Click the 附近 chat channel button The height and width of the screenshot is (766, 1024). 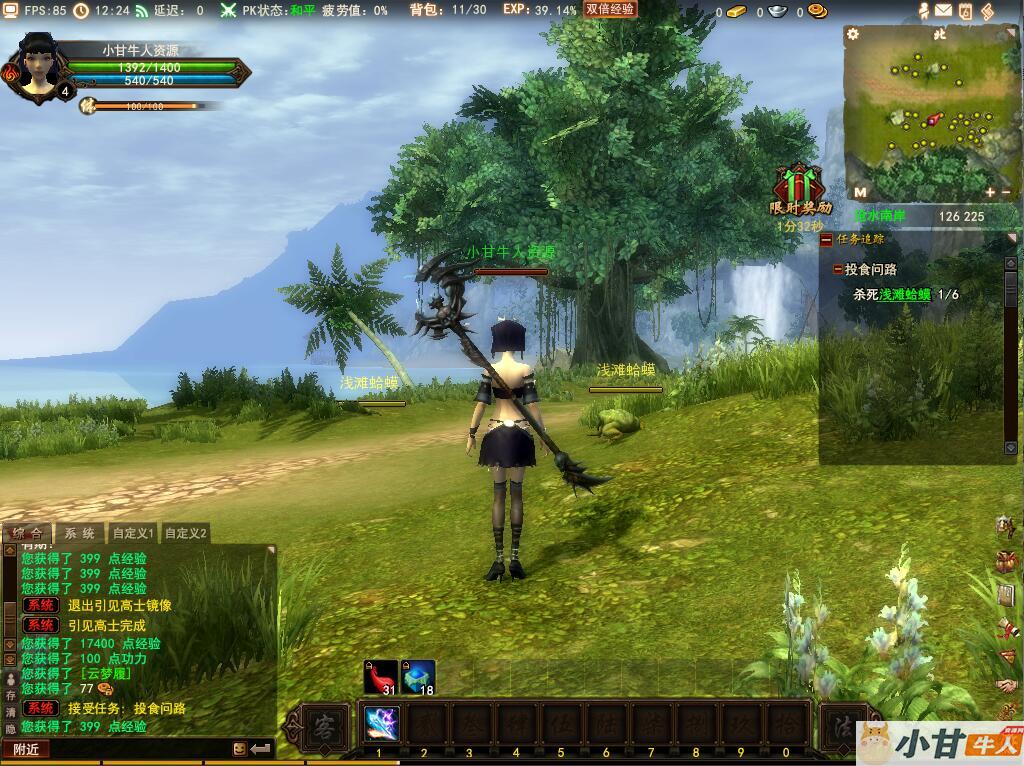[x=26, y=749]
